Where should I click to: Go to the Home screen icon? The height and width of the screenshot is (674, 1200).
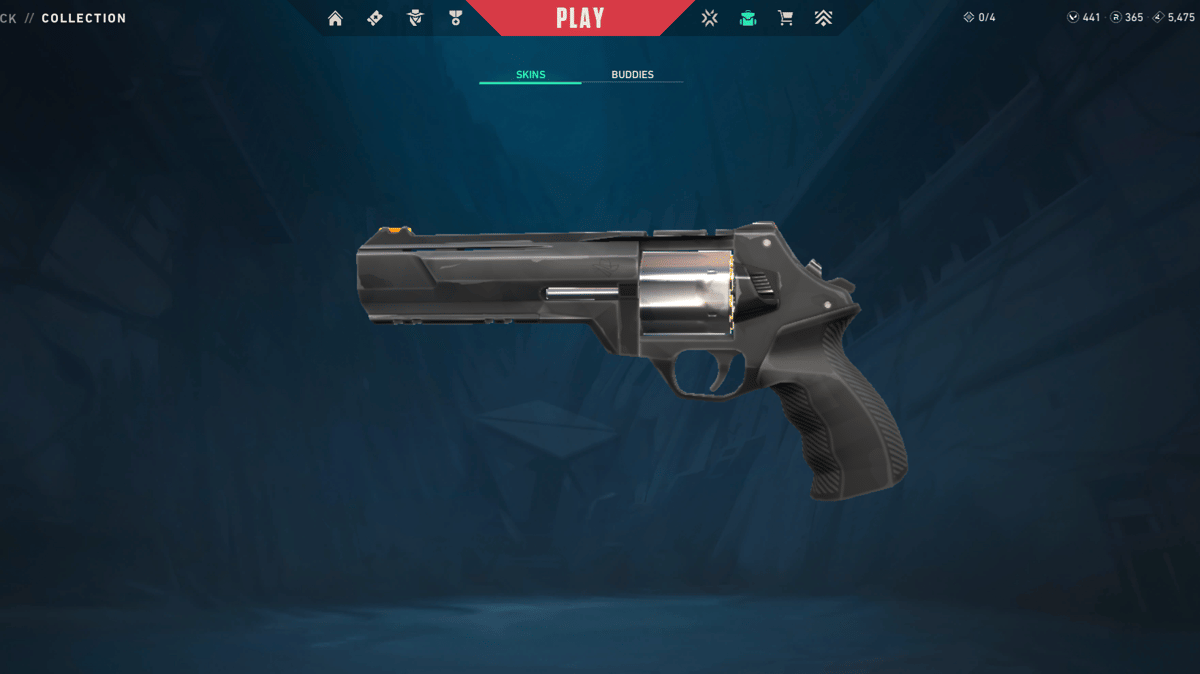pos(335,18)
